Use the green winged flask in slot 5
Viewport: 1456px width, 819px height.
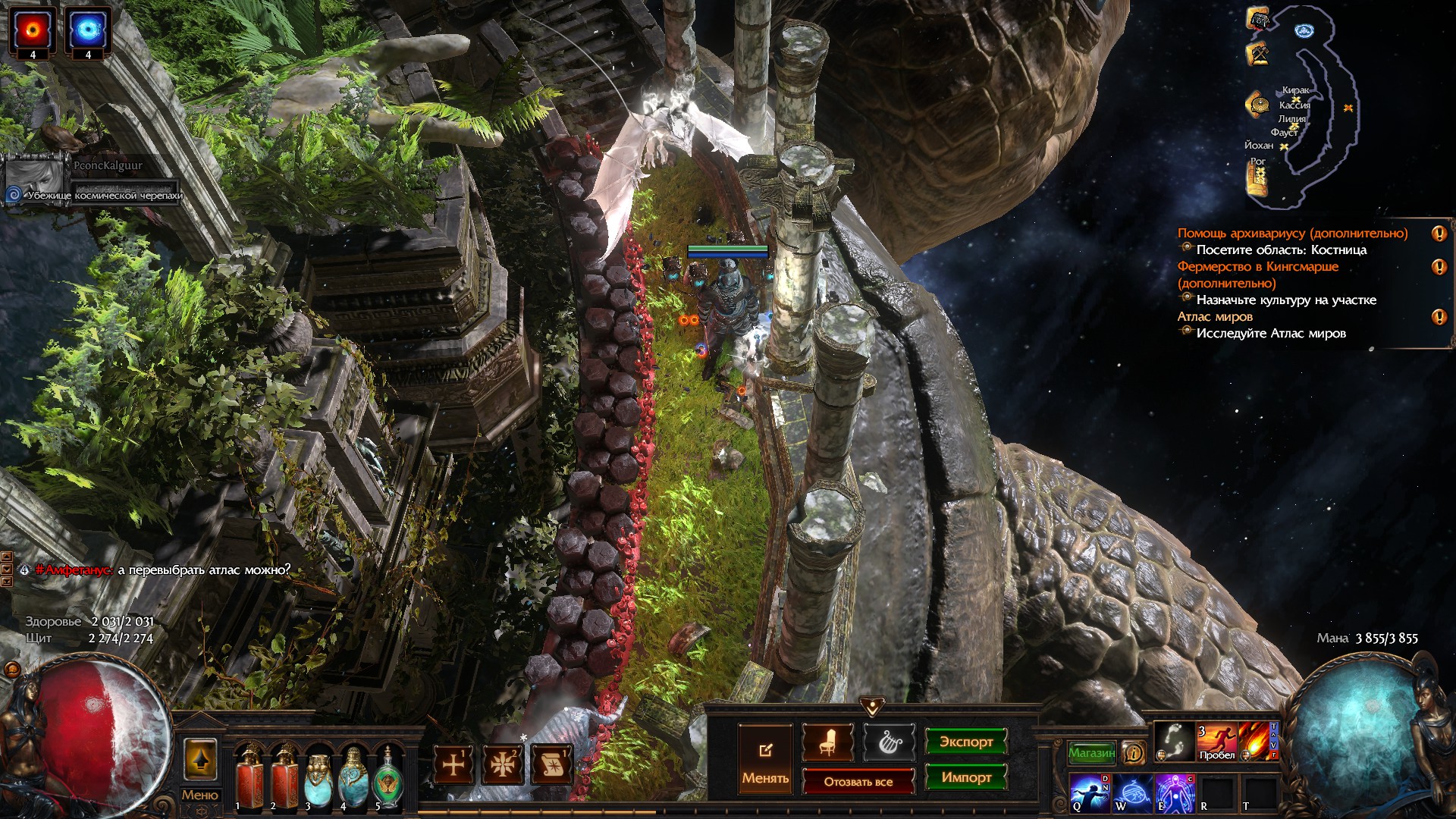[x=388, y=776]
